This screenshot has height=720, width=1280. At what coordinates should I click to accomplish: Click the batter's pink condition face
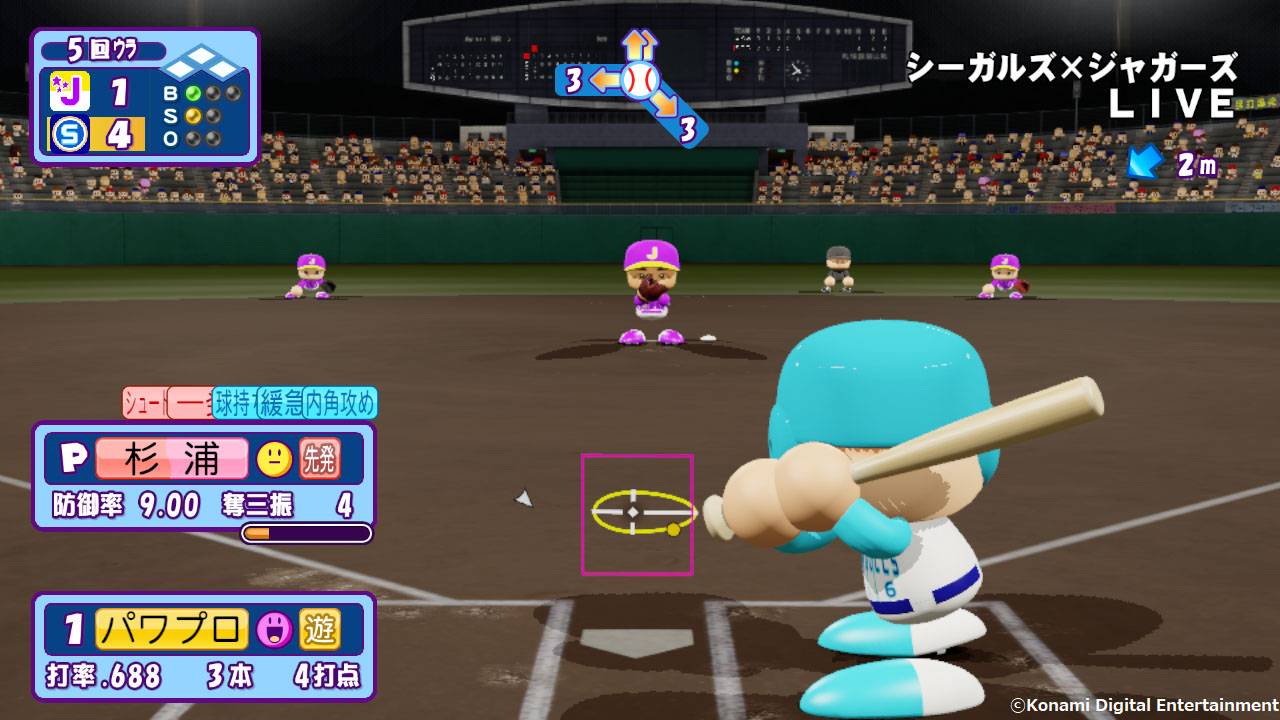coord(274,629)
